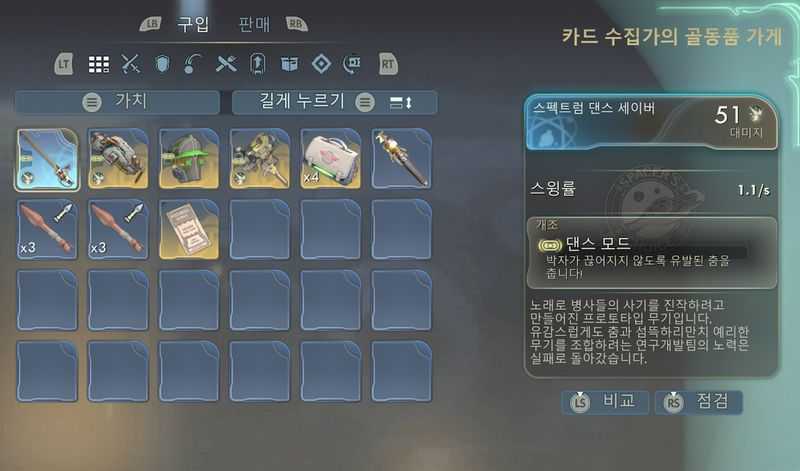The width and height of the screenshot is (800, 471).
Task: Change sorting using the 가치 bar
Action: pyautogui.click(x=118, y=102)
